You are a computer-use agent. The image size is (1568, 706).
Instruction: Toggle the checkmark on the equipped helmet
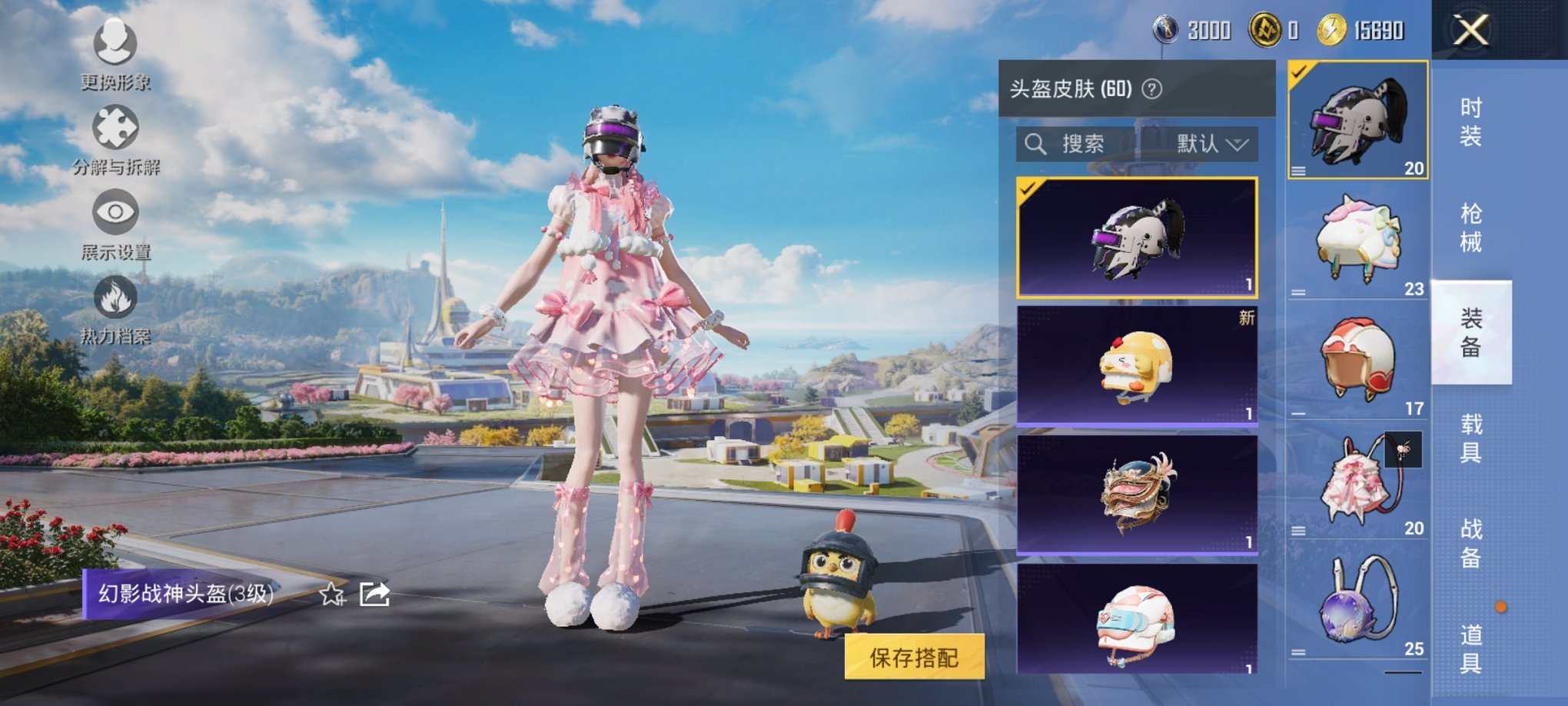pos(1300,72)
